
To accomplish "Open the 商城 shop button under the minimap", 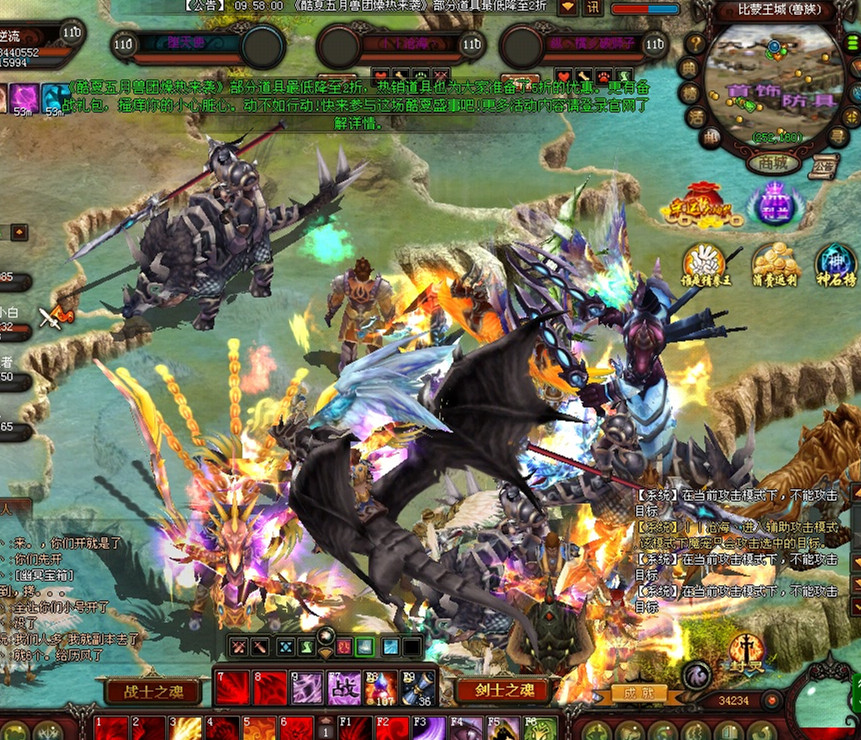I will tap(774, 162).
